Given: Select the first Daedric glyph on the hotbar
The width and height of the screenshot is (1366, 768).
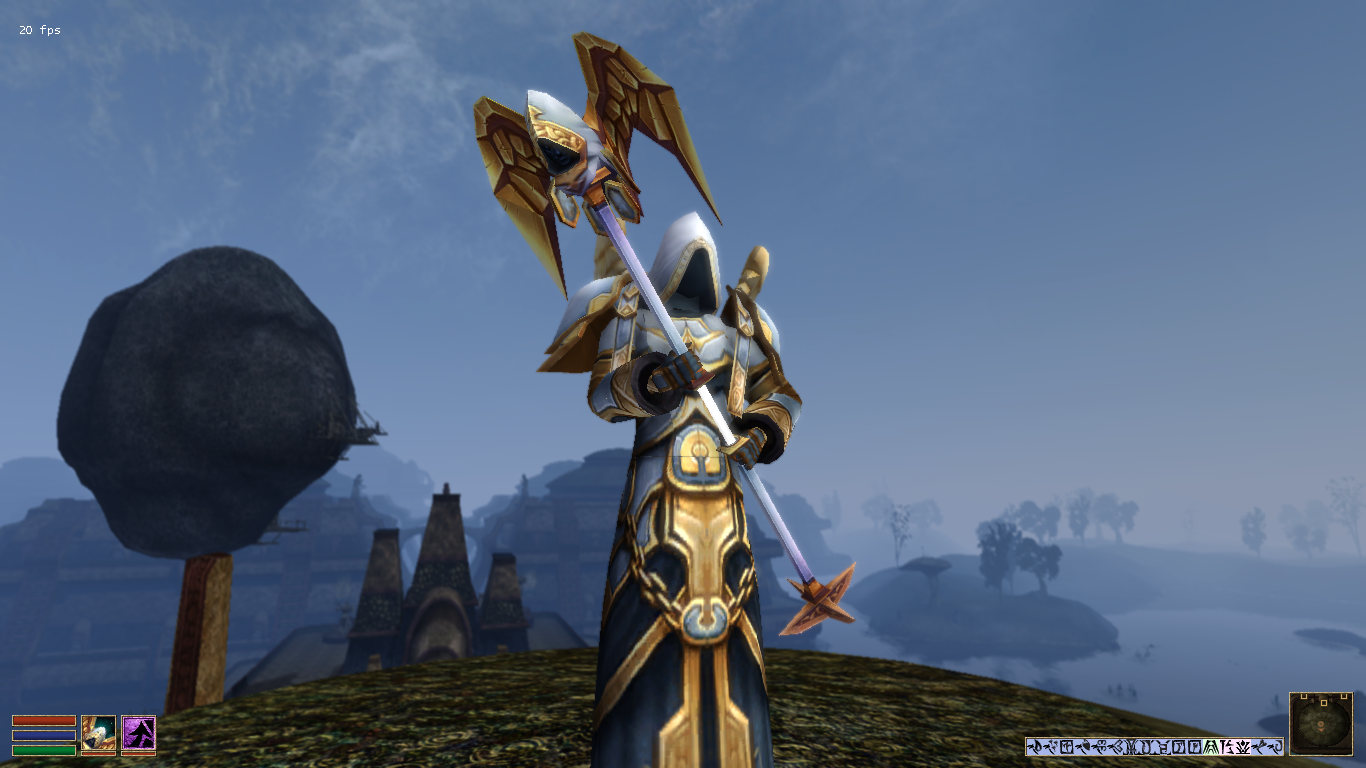Looking at the screenshot, I should pyautogui.click(x=1032, y=746).
